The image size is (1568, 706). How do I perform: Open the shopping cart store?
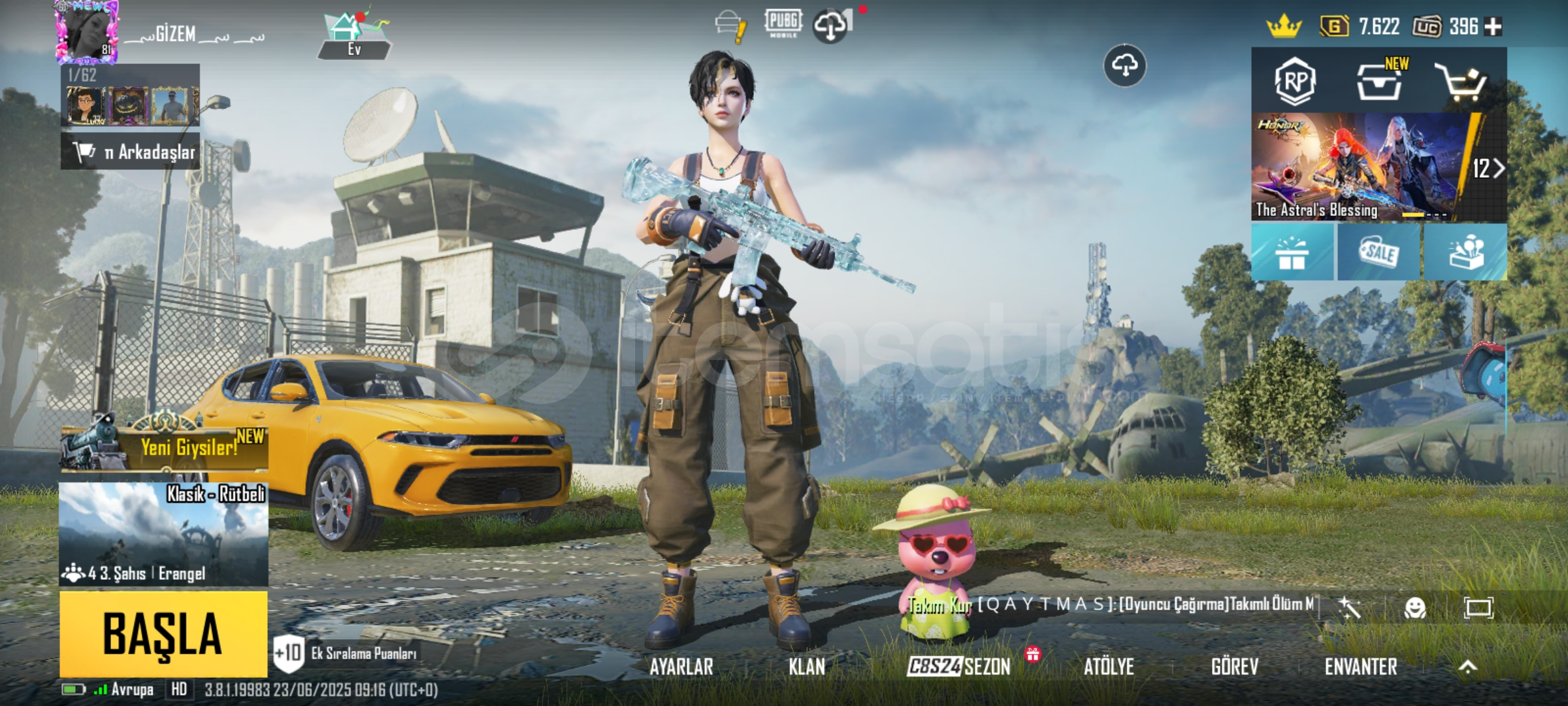[1461, 82]
